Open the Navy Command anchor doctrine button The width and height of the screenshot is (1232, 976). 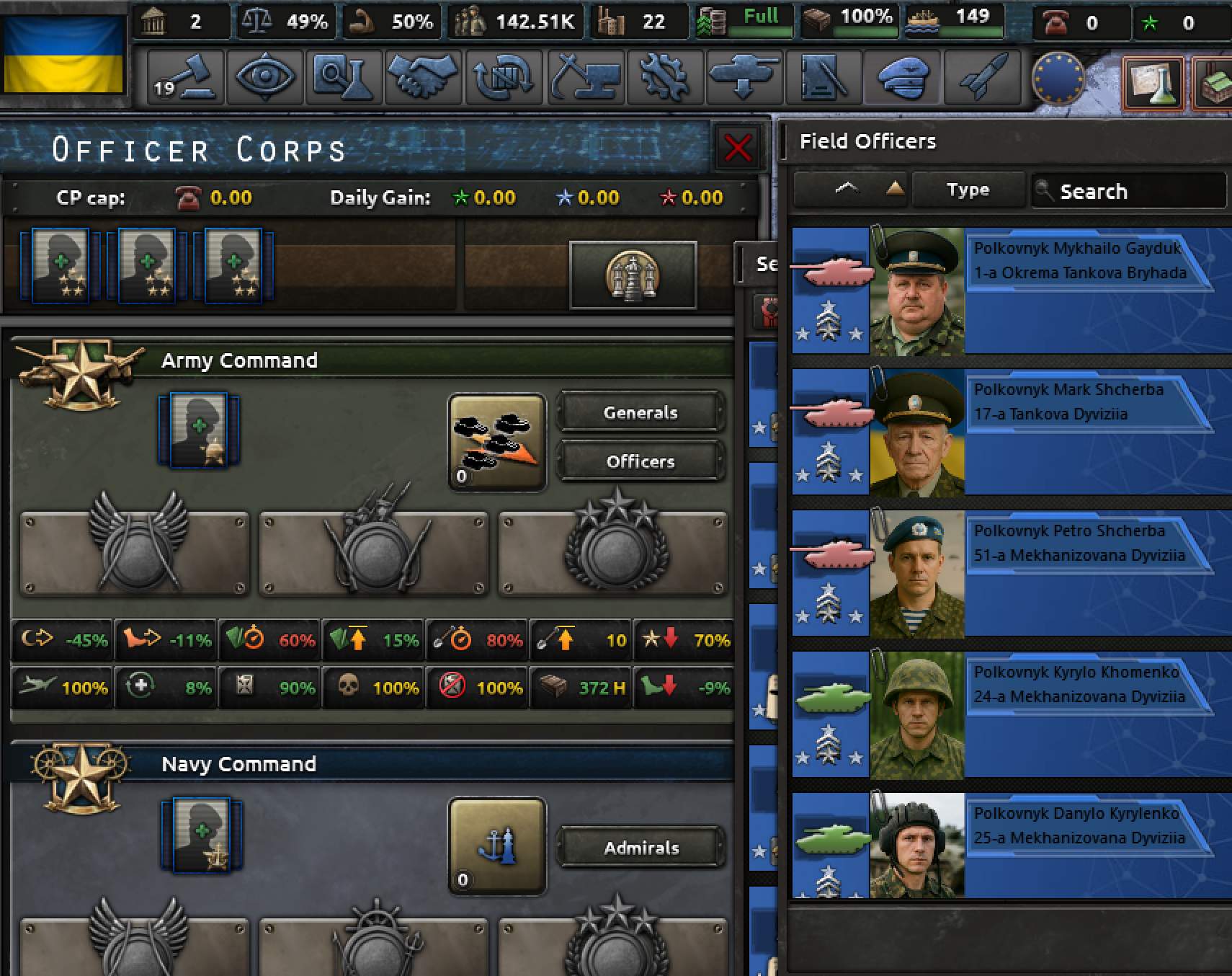click(x=496, y=846)
